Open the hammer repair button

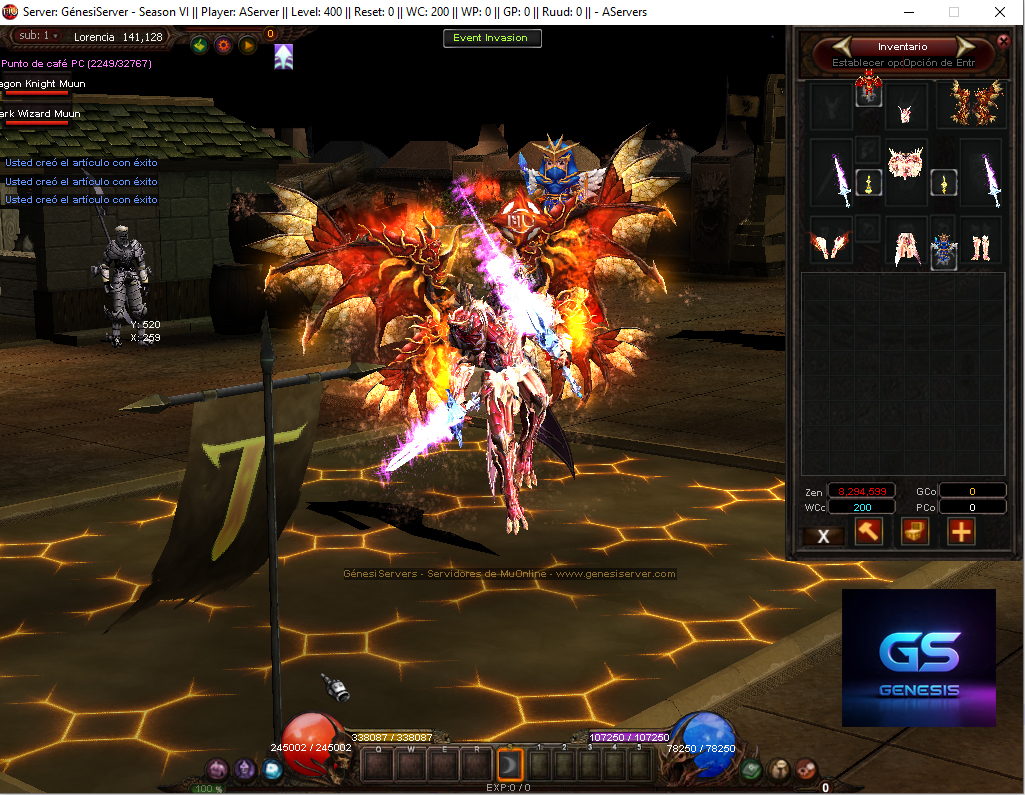pos(869,532)
